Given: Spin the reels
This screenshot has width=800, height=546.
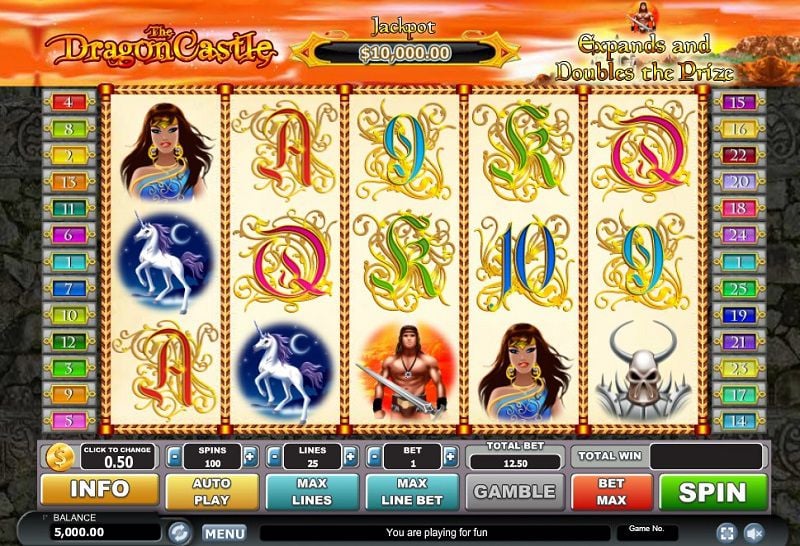Looking at the screenshot, I should tap(714, 491).
